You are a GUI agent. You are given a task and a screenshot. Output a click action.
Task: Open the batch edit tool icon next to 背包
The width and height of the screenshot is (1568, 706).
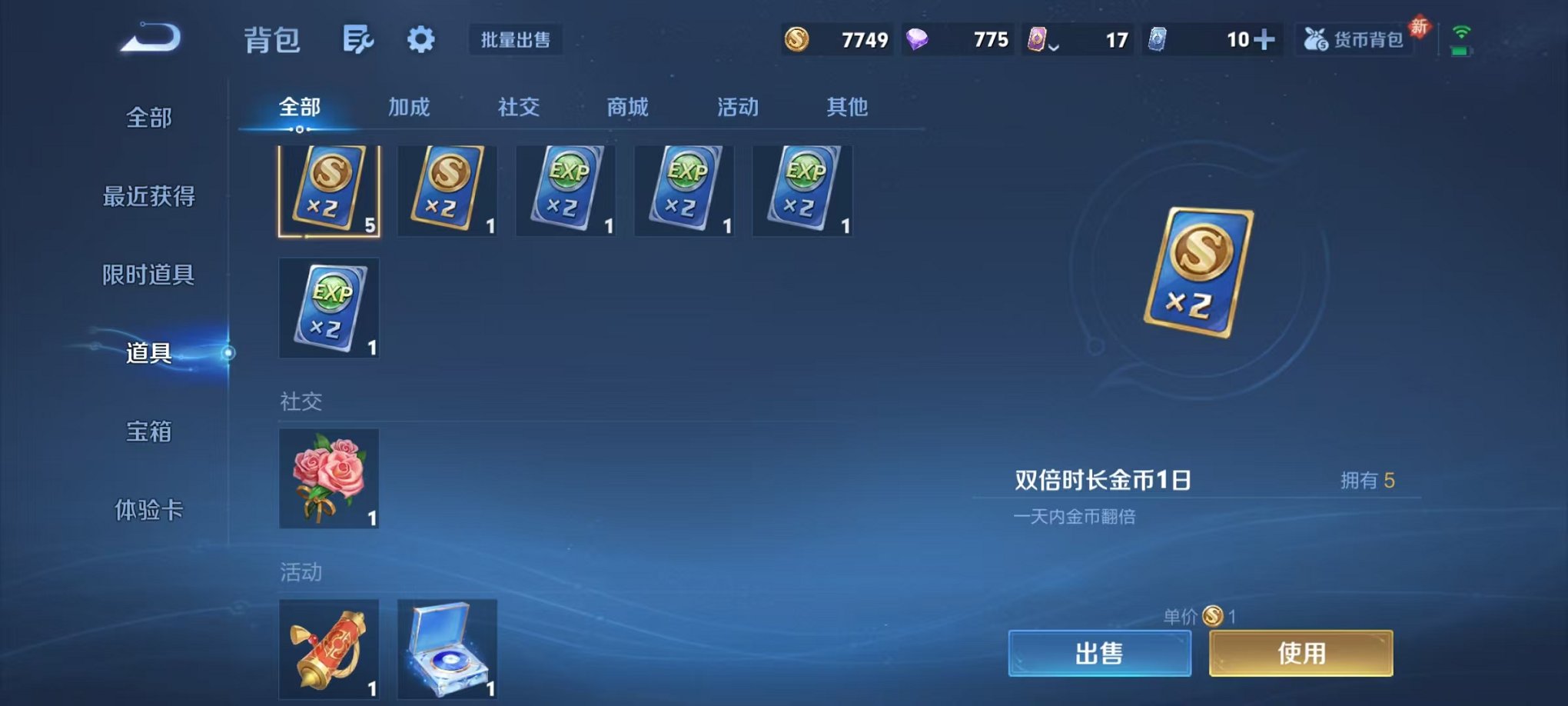click(358, 40)
